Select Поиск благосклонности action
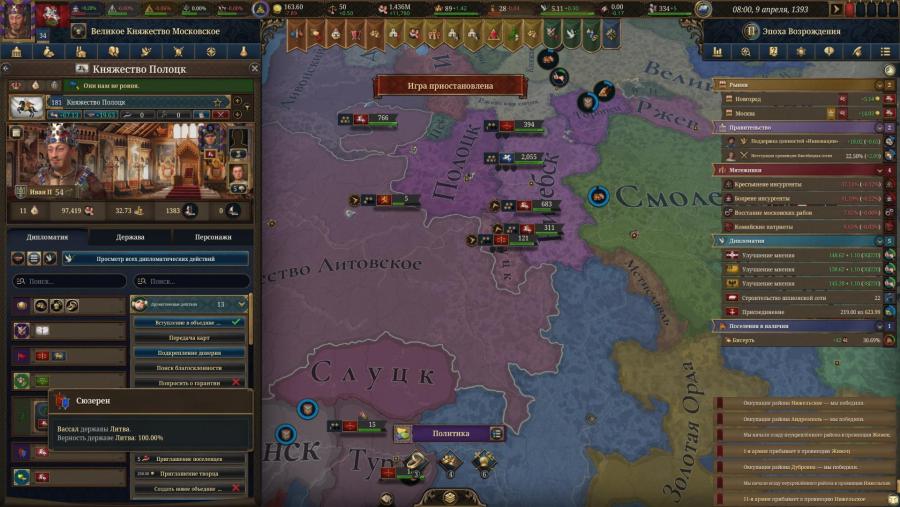This screenshot has width=900, height=507. pos(188,367)
